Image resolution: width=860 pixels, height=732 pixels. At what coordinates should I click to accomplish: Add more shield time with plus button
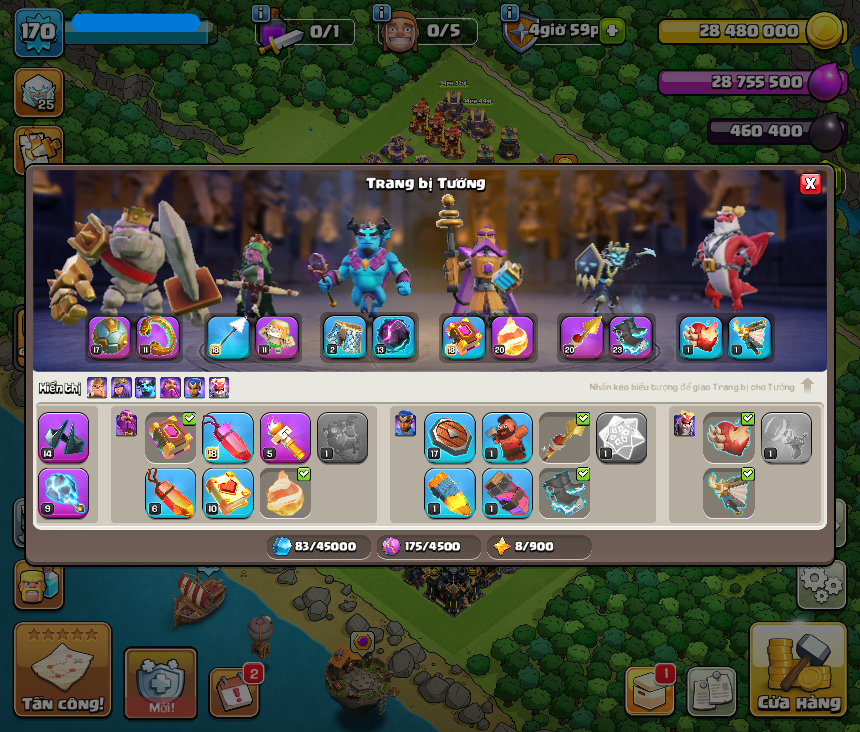coord(613,30)
